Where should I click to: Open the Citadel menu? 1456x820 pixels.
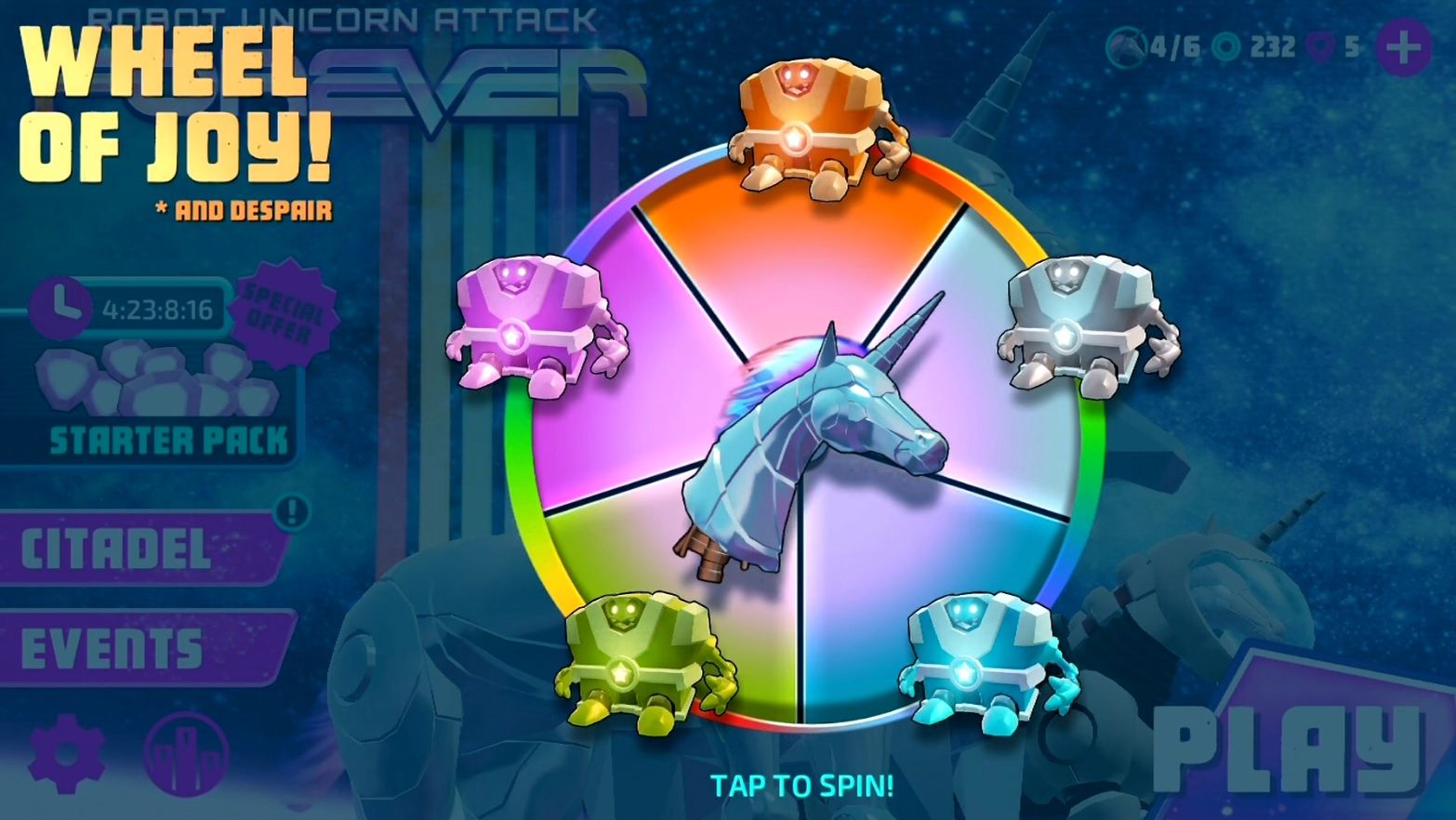click(130, 549)
